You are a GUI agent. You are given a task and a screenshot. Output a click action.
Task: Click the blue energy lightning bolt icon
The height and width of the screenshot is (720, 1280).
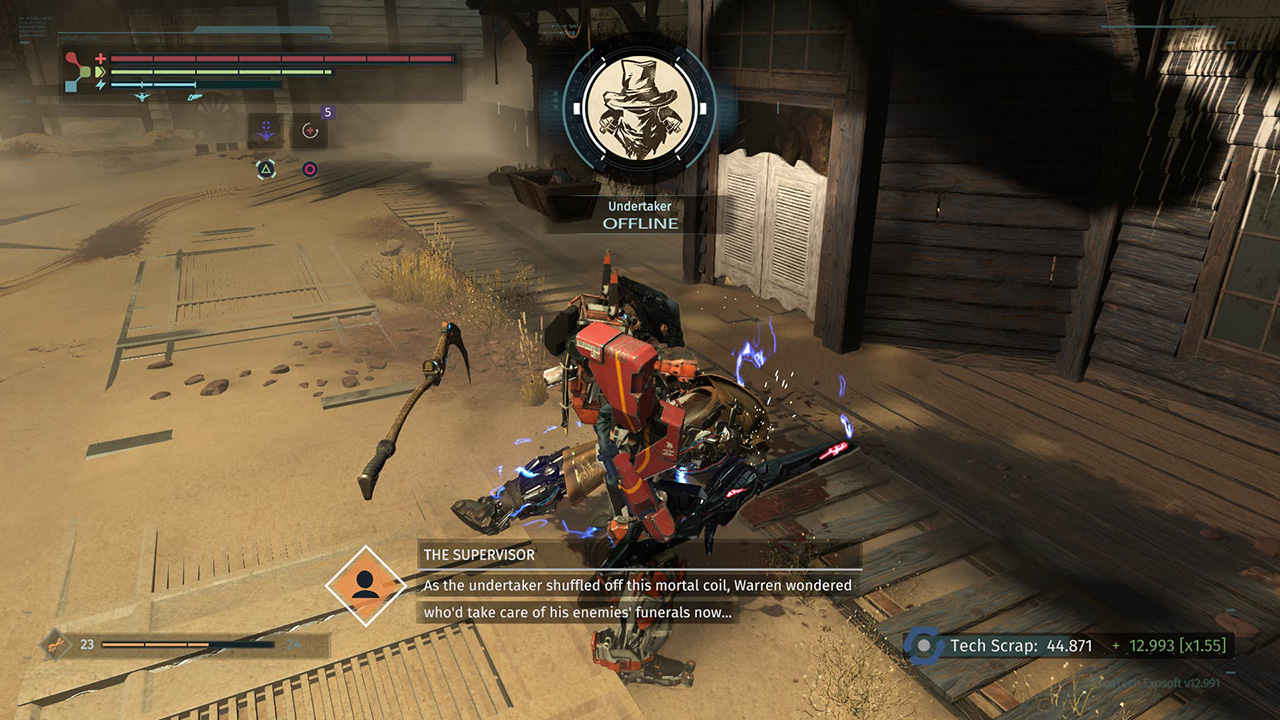click(101, 84)
